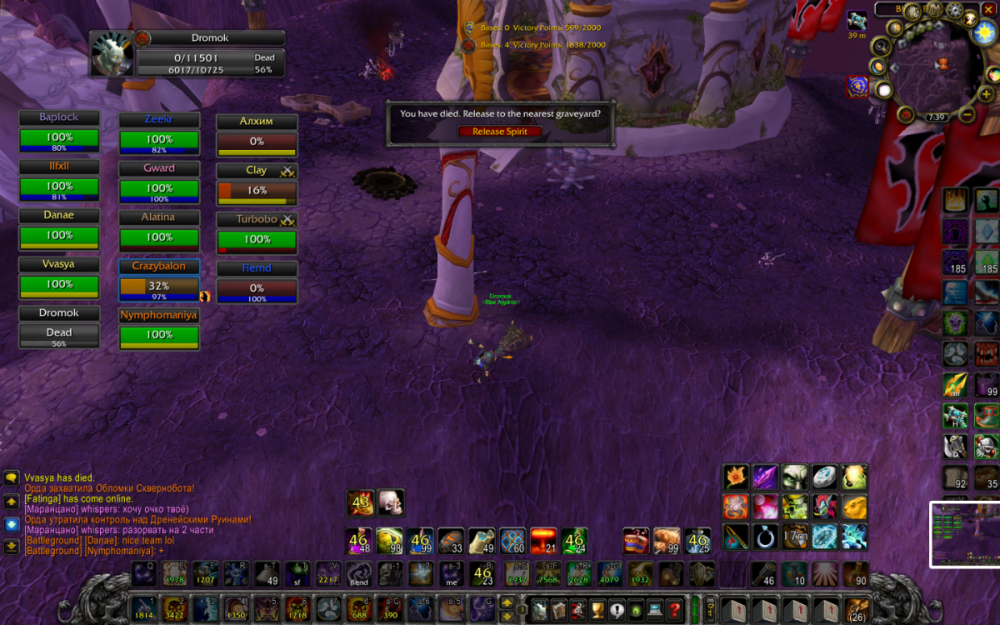1000x625 pixels.
Task: Open help via the red question mark
Action: [x=675, y=608]
